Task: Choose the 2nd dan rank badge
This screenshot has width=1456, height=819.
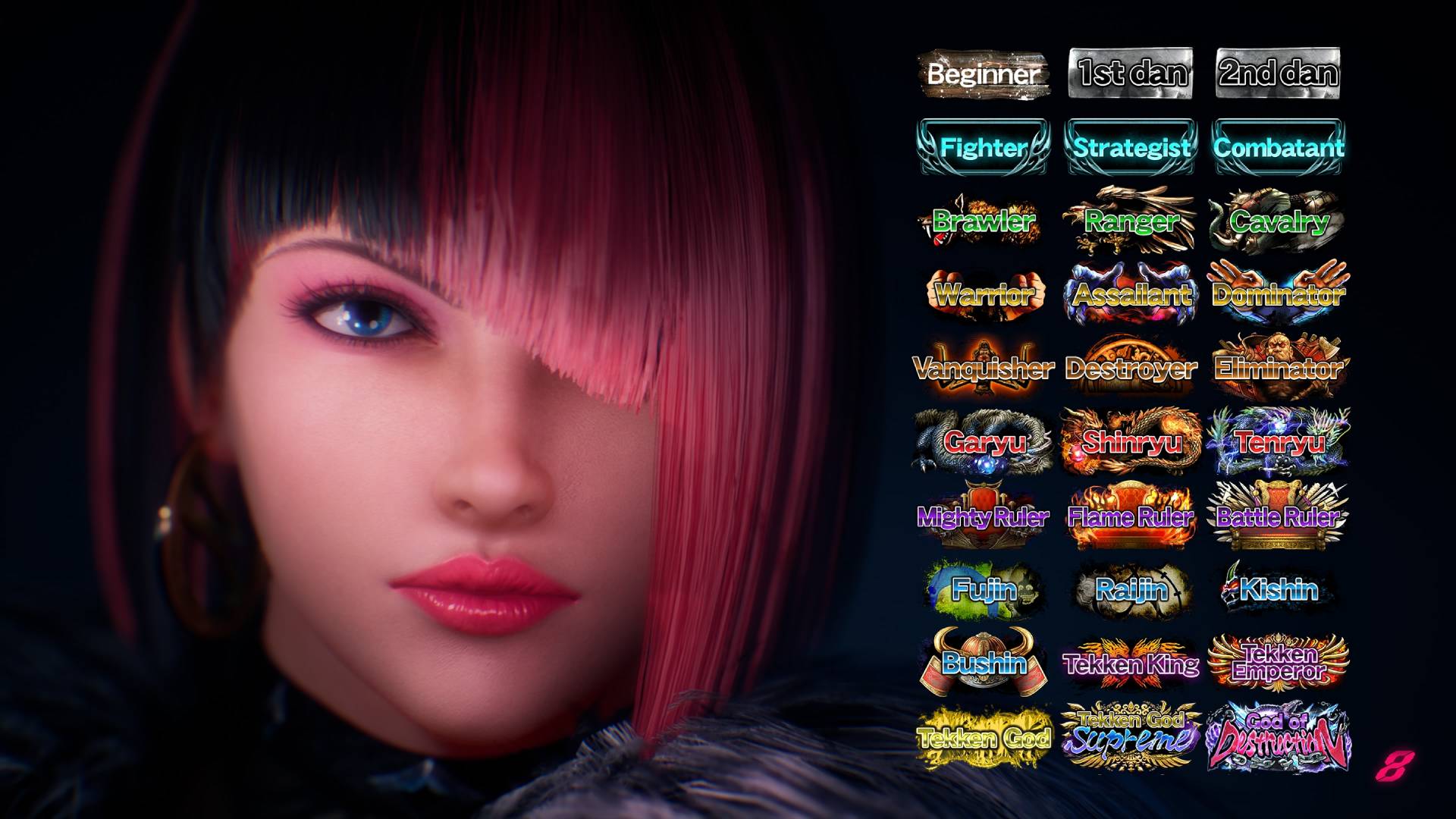Action: pyautogui.click(x=1278, y=74)
